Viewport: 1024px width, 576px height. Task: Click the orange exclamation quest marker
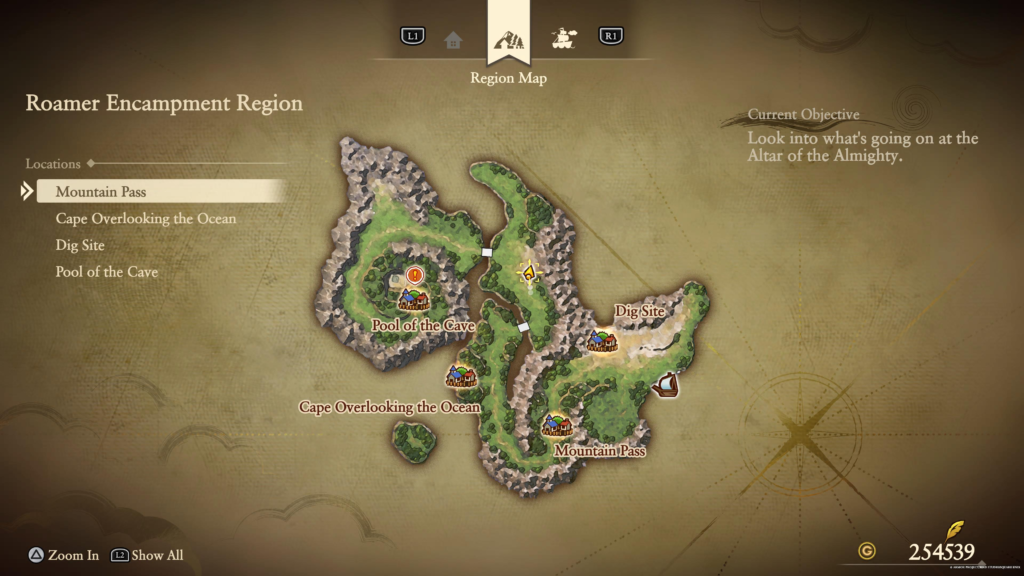point(416,274)
